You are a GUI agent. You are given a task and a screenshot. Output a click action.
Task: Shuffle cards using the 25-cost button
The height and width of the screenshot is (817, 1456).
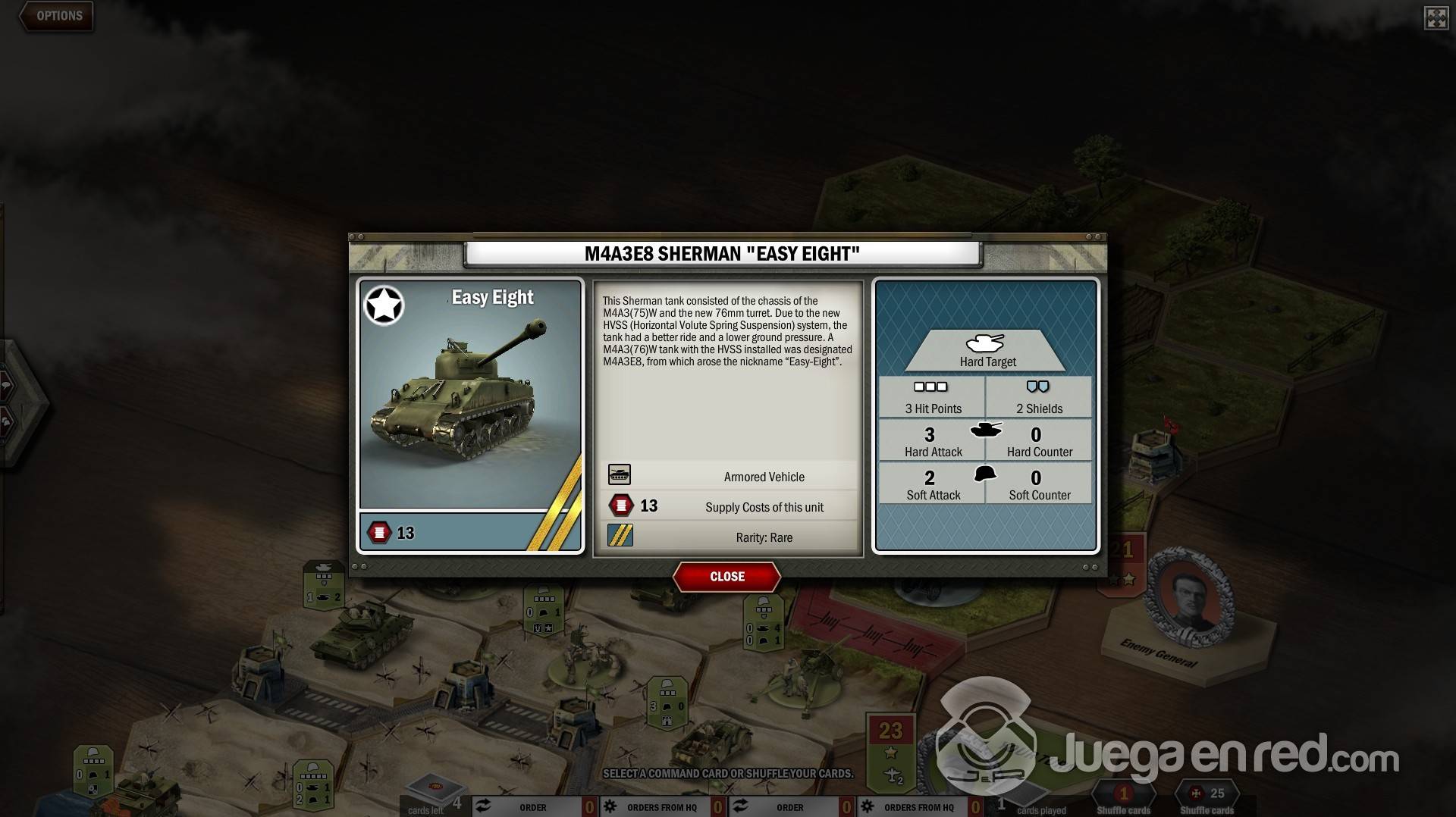(1207, 797)
